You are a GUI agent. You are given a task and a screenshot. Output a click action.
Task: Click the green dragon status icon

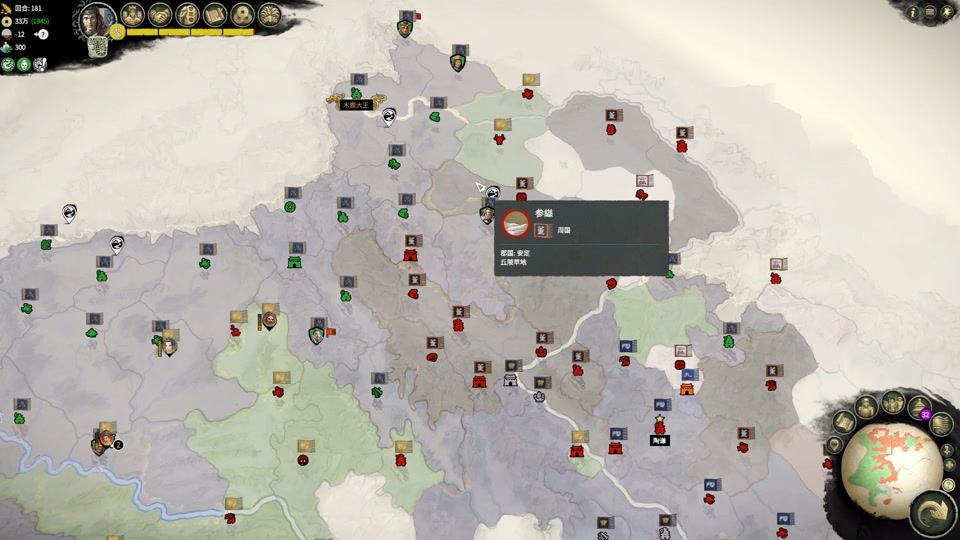point(8,65)
